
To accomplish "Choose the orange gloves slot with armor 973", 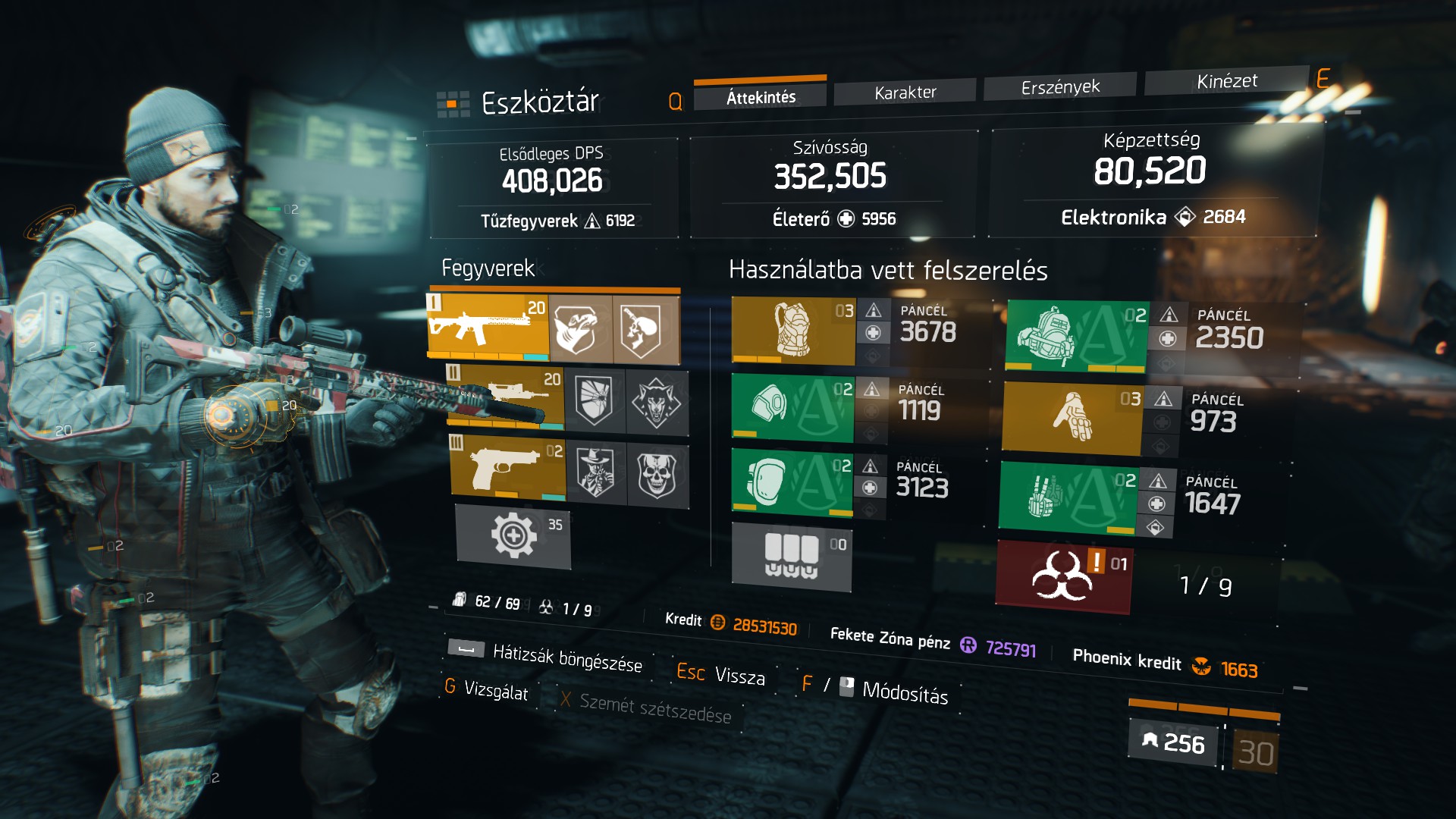I will [x=1072, y=417].
